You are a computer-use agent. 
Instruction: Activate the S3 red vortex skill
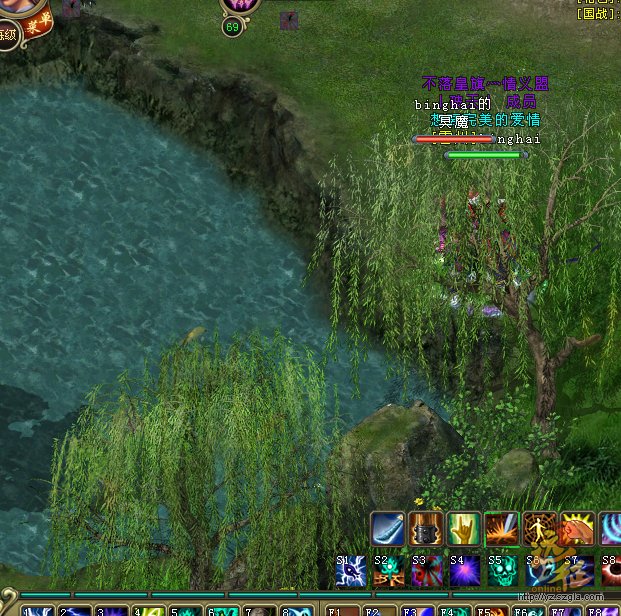click(427, 572)
